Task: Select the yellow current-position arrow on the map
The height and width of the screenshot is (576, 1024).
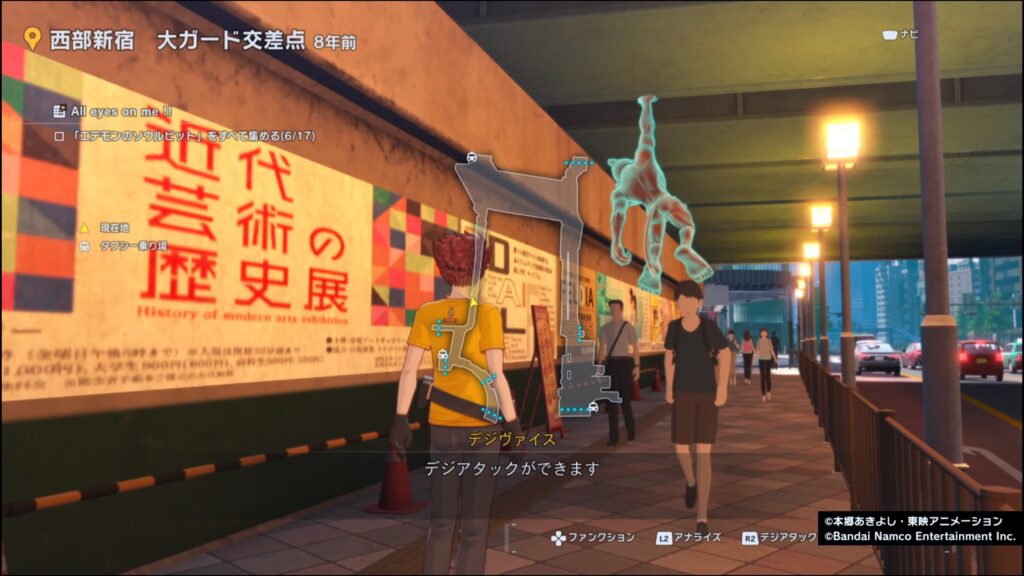Action: click(473, 300)
